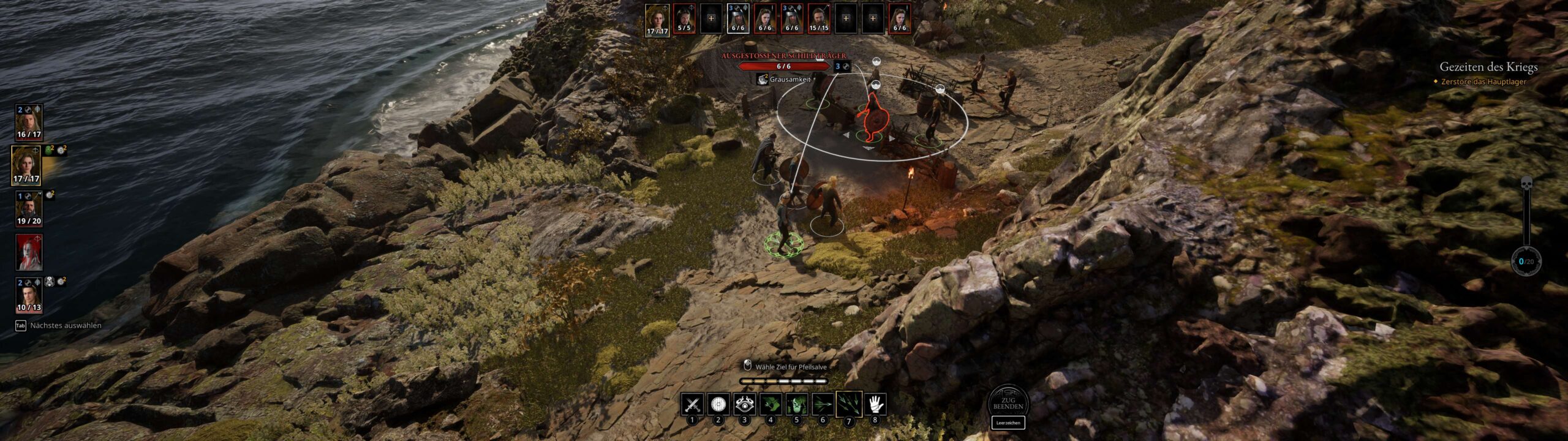This screenshot has height=441, width=1568.
Task: Activate the green bearded face ability
Action: point(796,404)
